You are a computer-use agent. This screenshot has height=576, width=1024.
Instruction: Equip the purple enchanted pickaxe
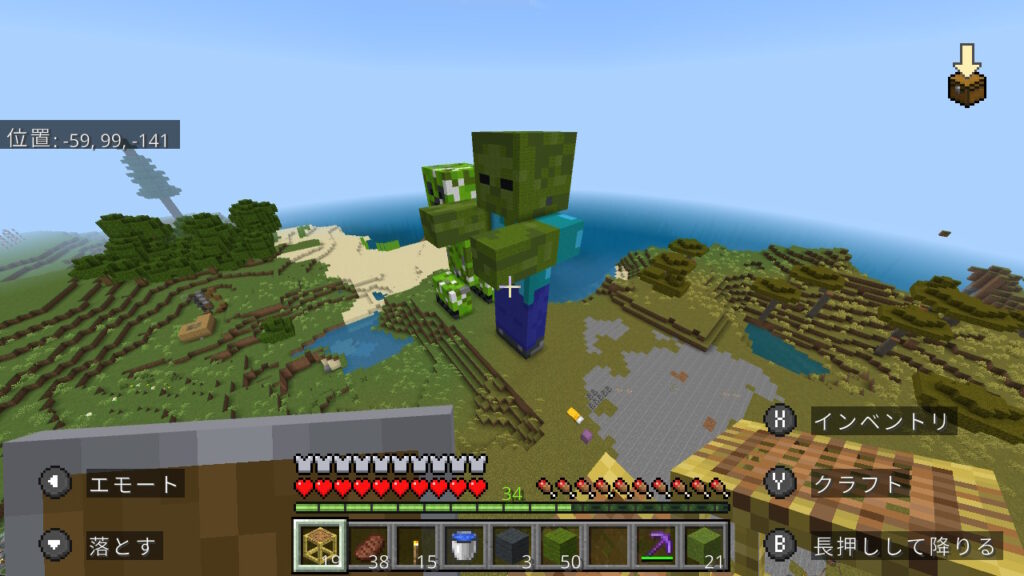[x=654, y=545]
